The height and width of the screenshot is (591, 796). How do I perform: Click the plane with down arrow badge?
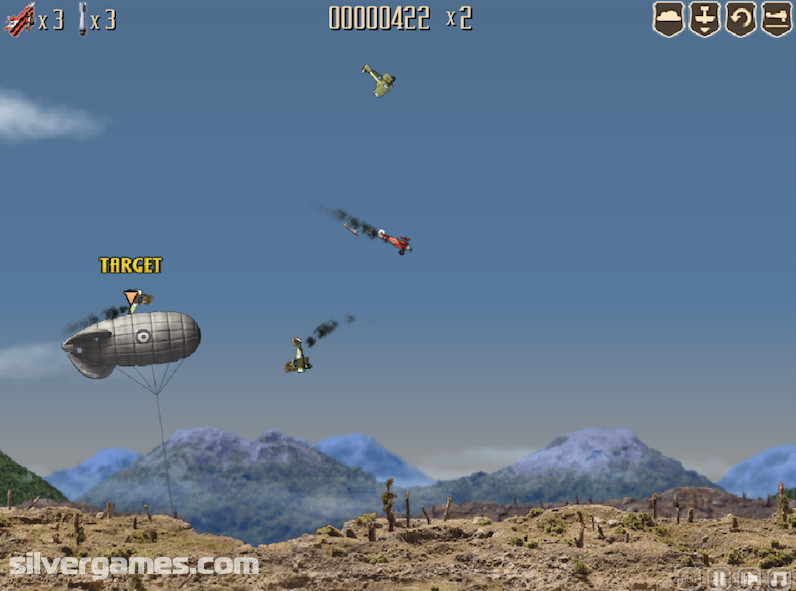pos(704,18)
